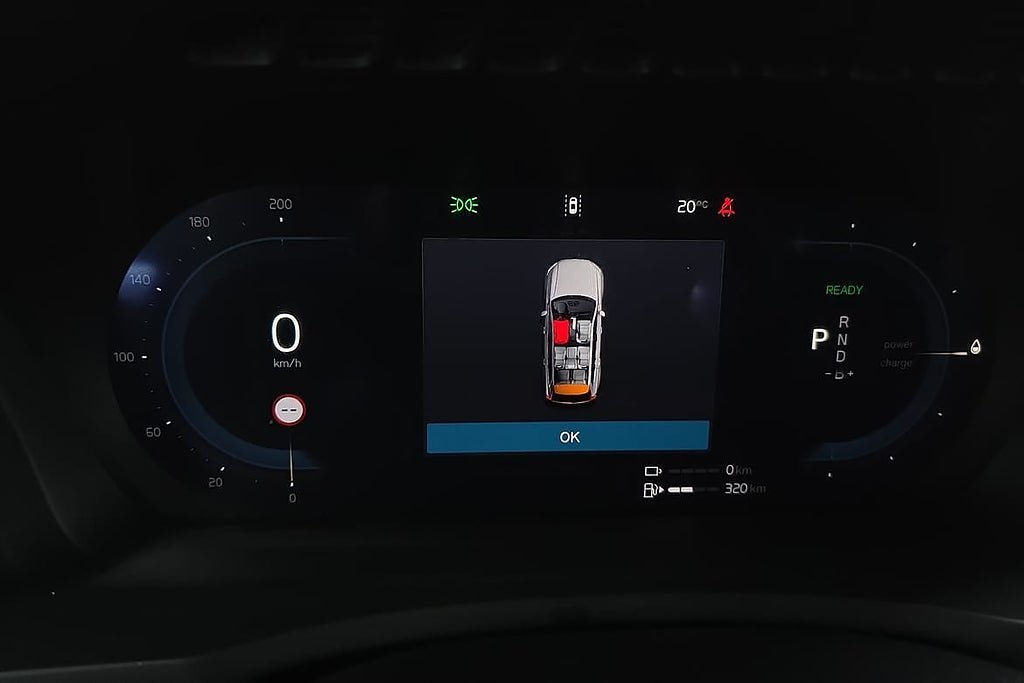Image resolution: width=1024 pixels, height=683 pixels.
Task: Select the lane keeping assist icon
Action: [x=573, y=206]
